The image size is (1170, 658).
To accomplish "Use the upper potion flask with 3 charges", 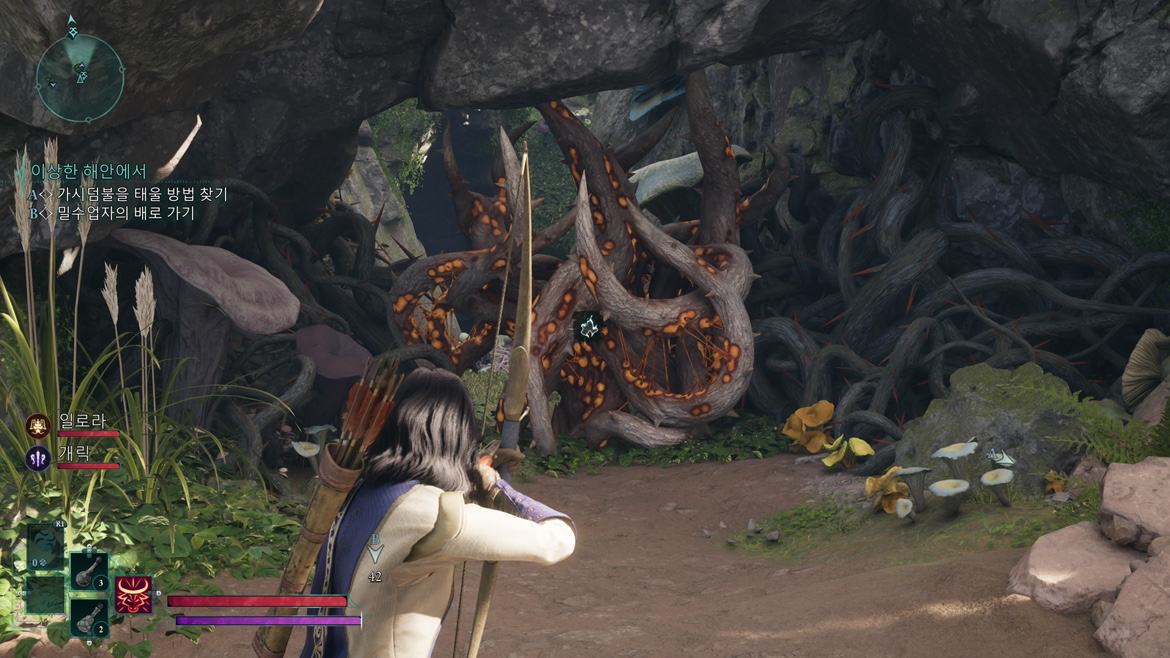I will point(89,572).
